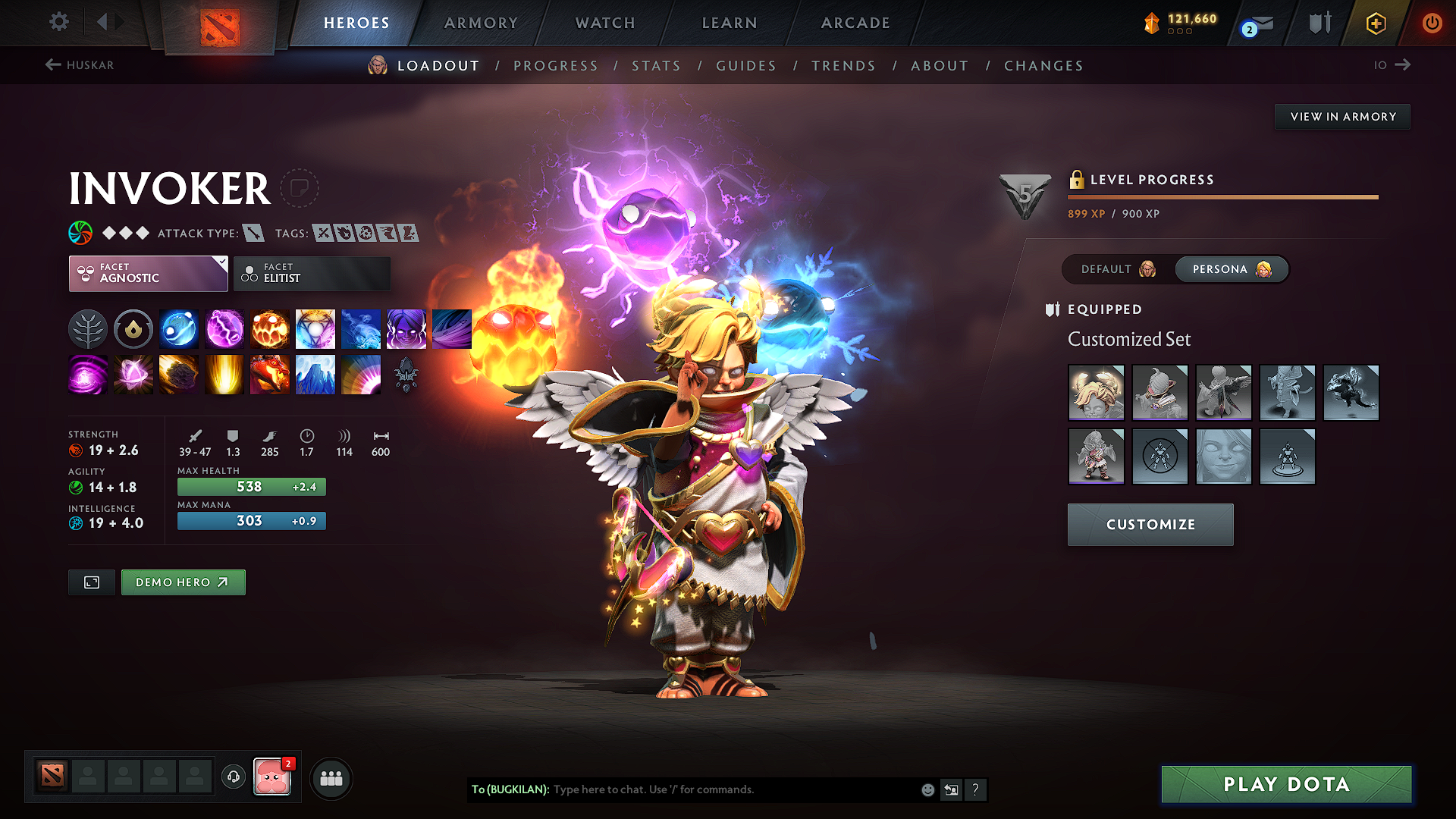Click the CUSTOMIZE button
The height and width of the screenshot is (819, 1456).
1150,524
